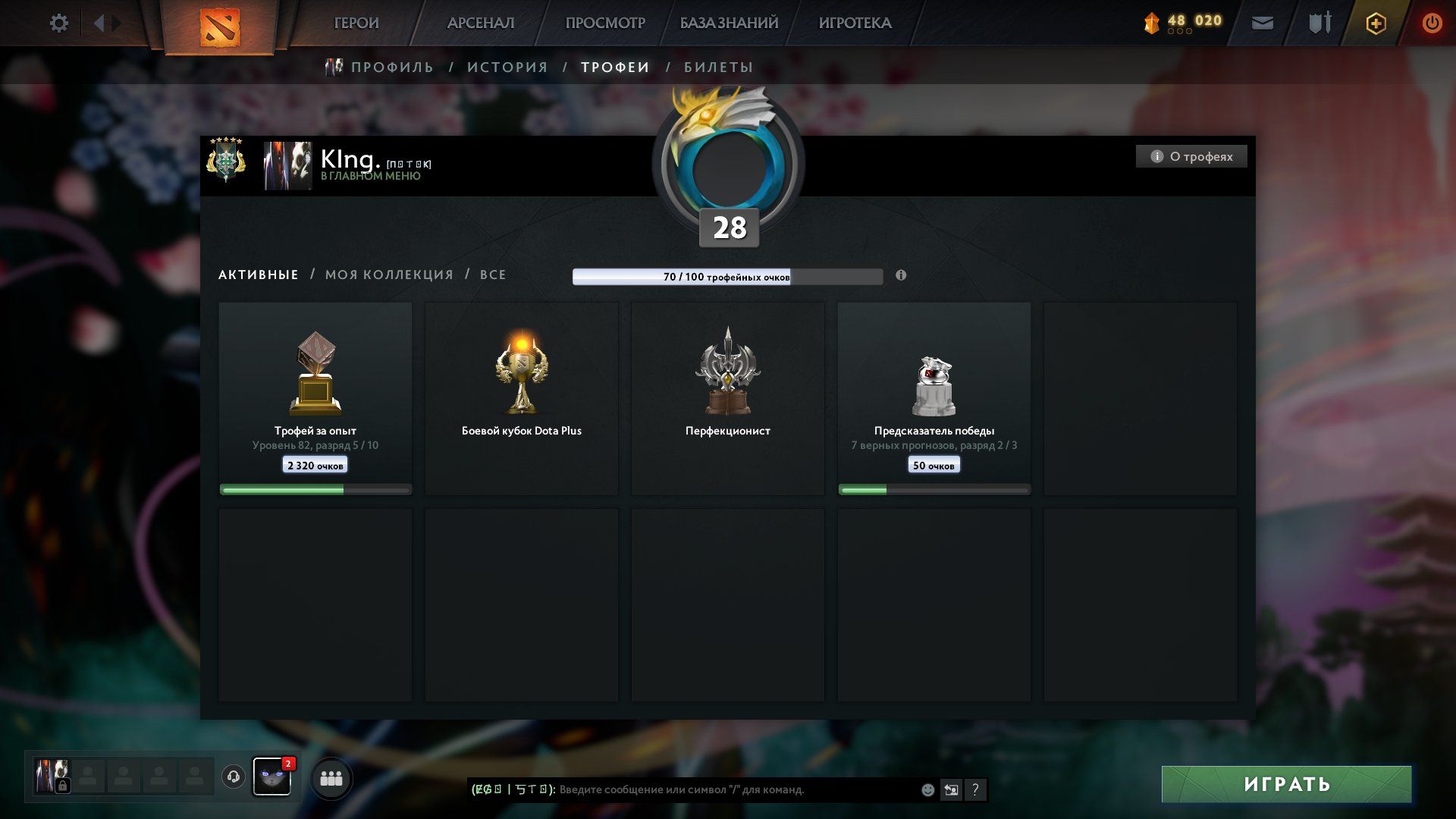Image resolution: width=1456 pixels, height=819 pixels.
Task: Switch to the ПРОСМОТР menu
Action: coord(605,24)
